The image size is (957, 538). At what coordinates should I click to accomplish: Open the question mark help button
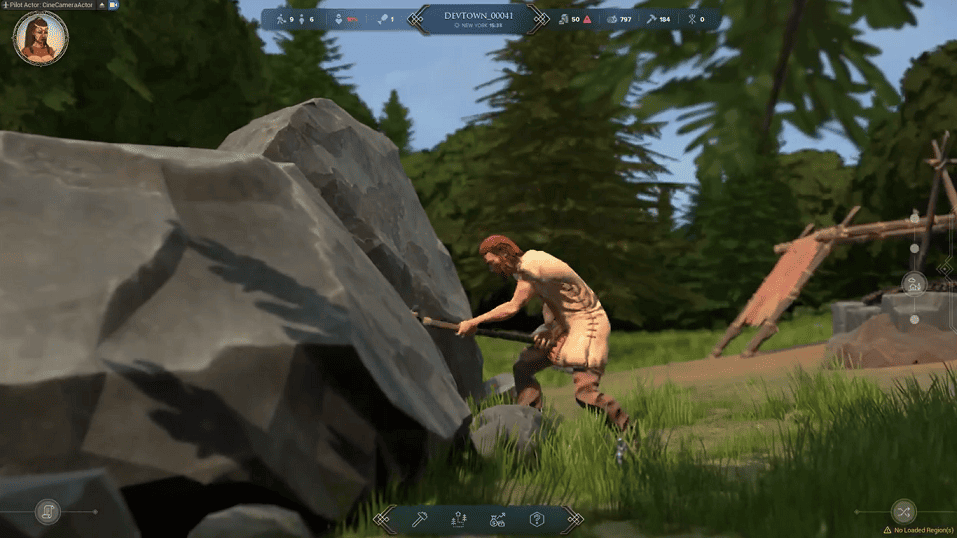pyautogui.click(x=537, y=519)
